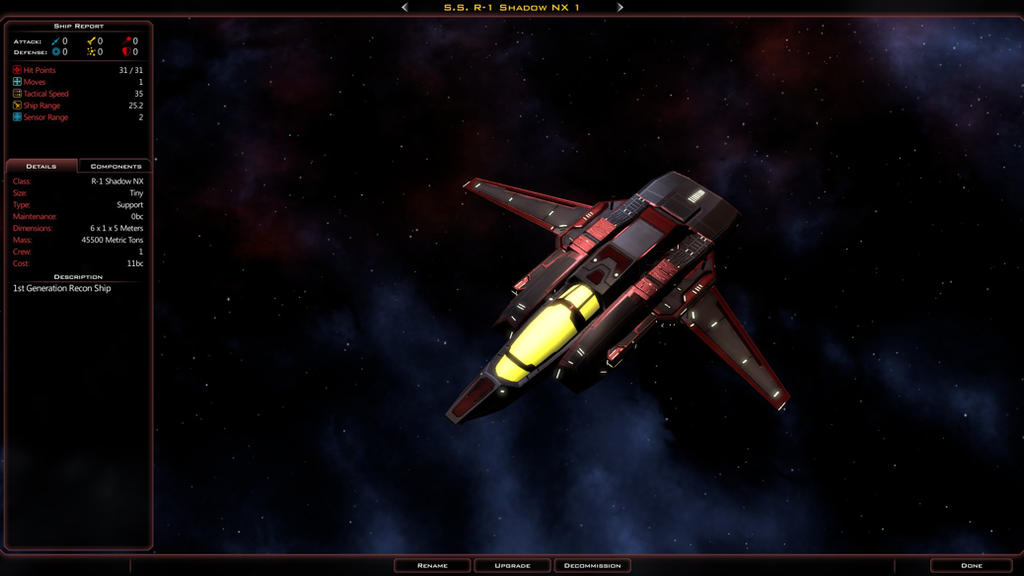Close the ship screen with Done
Viewport: 1024px width, 576px height.
tap(971, 566)
